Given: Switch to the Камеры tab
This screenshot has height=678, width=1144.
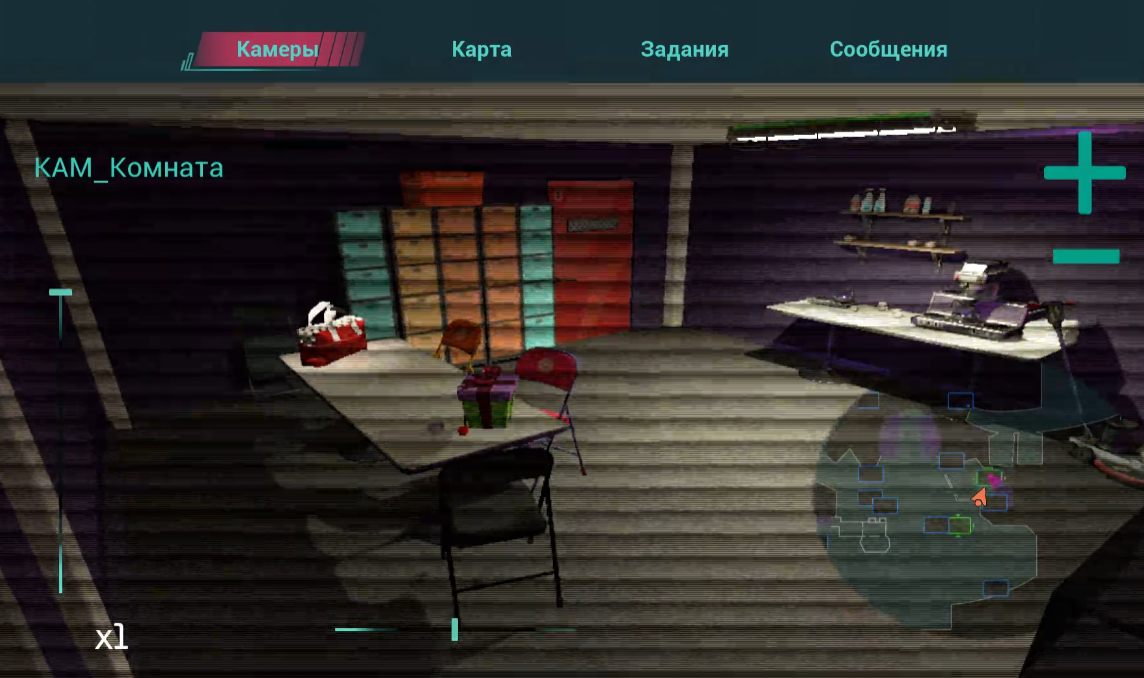Looking at the screenshot, I should pyautogui.click(x=277, y=49).
